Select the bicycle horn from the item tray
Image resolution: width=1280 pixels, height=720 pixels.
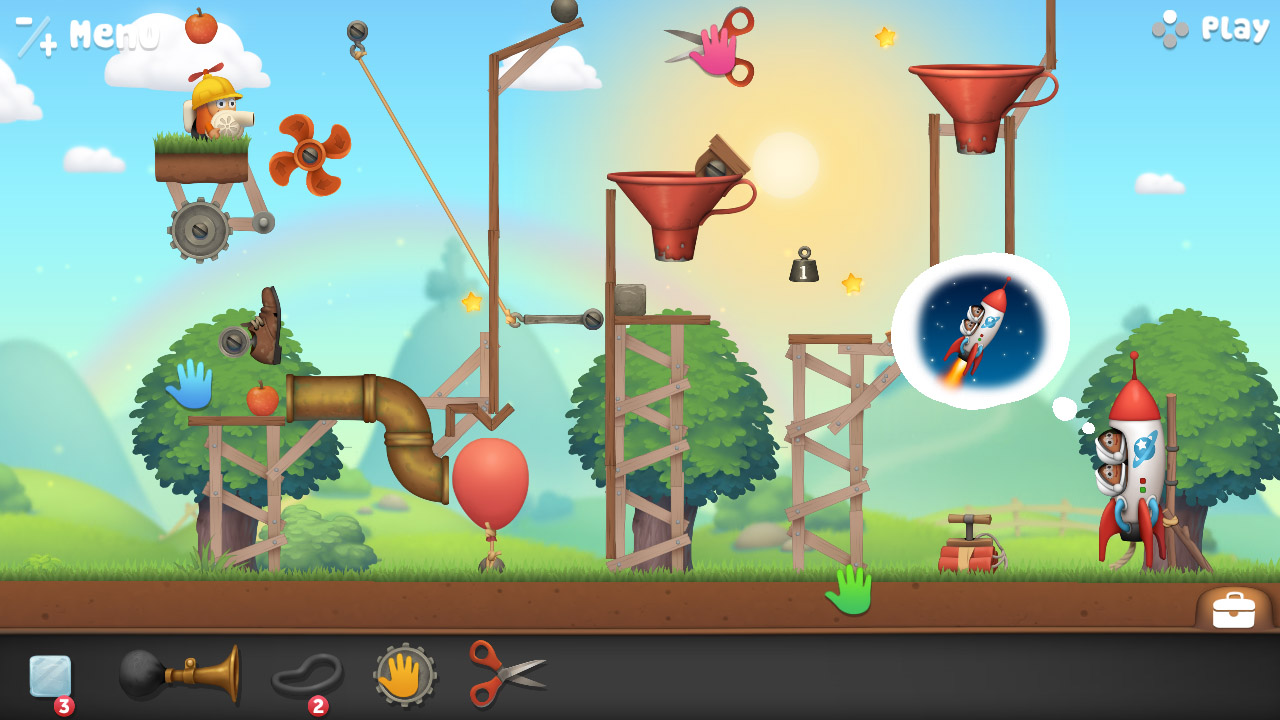coord(180,676)
